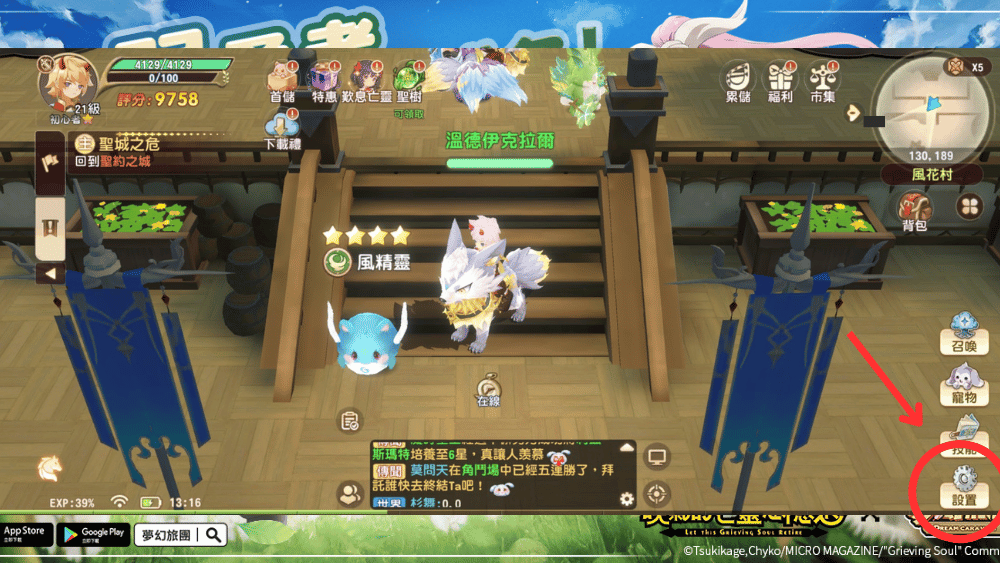
Task: Open the 設置 settings menu
Action: [x=964, y=486]
